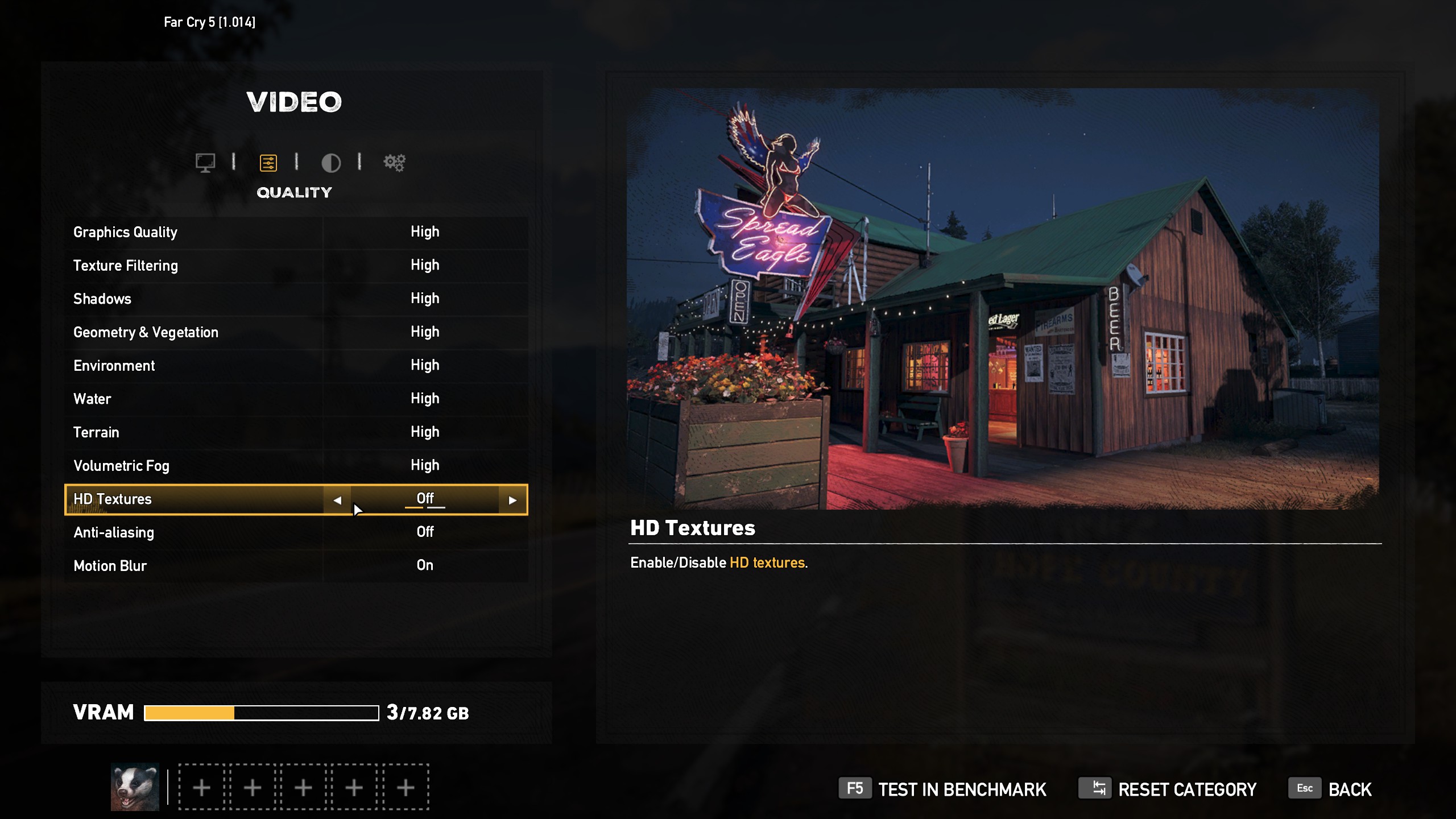Run Test in Benchmark
This screenshot has height=819, width=1456.
[942, 789]
